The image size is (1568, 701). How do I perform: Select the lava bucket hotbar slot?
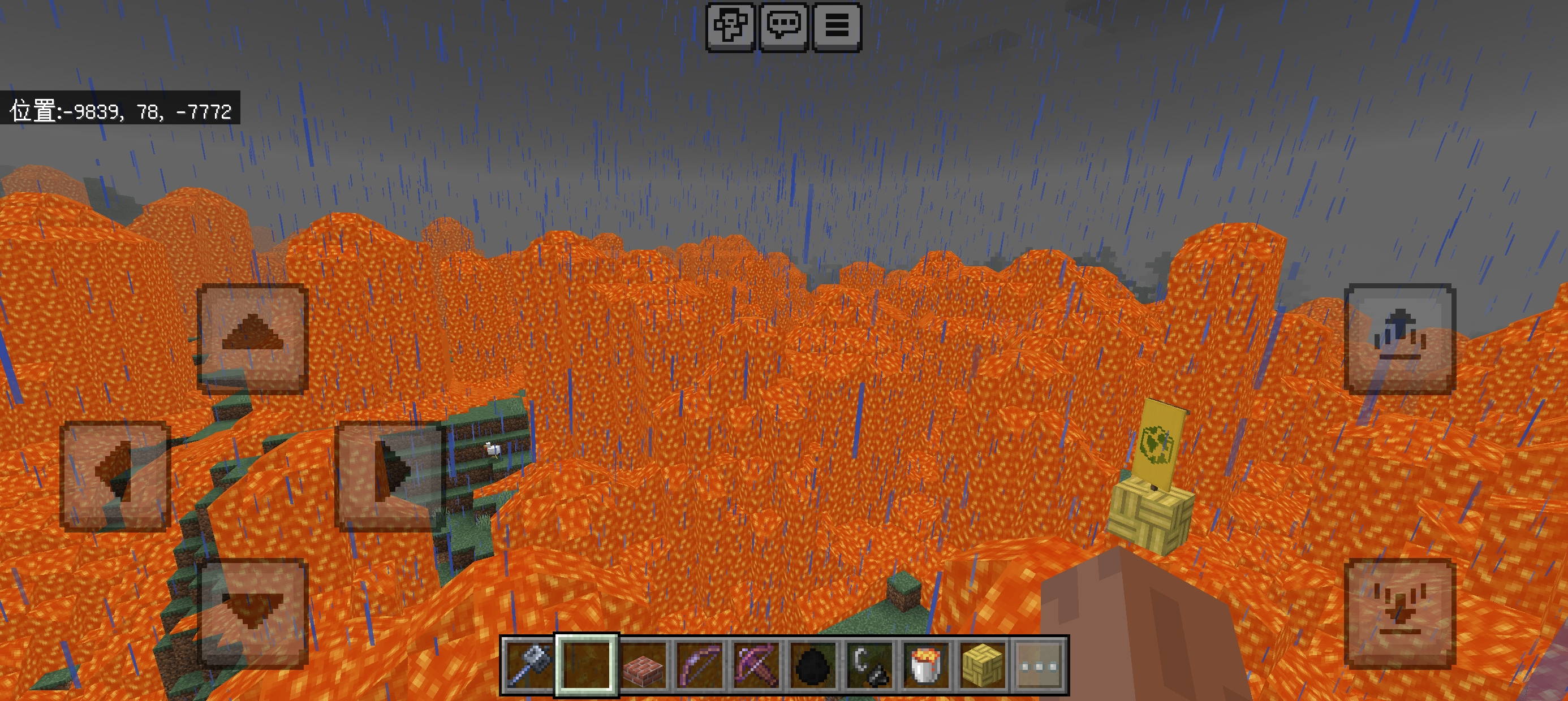click(926, 665)
